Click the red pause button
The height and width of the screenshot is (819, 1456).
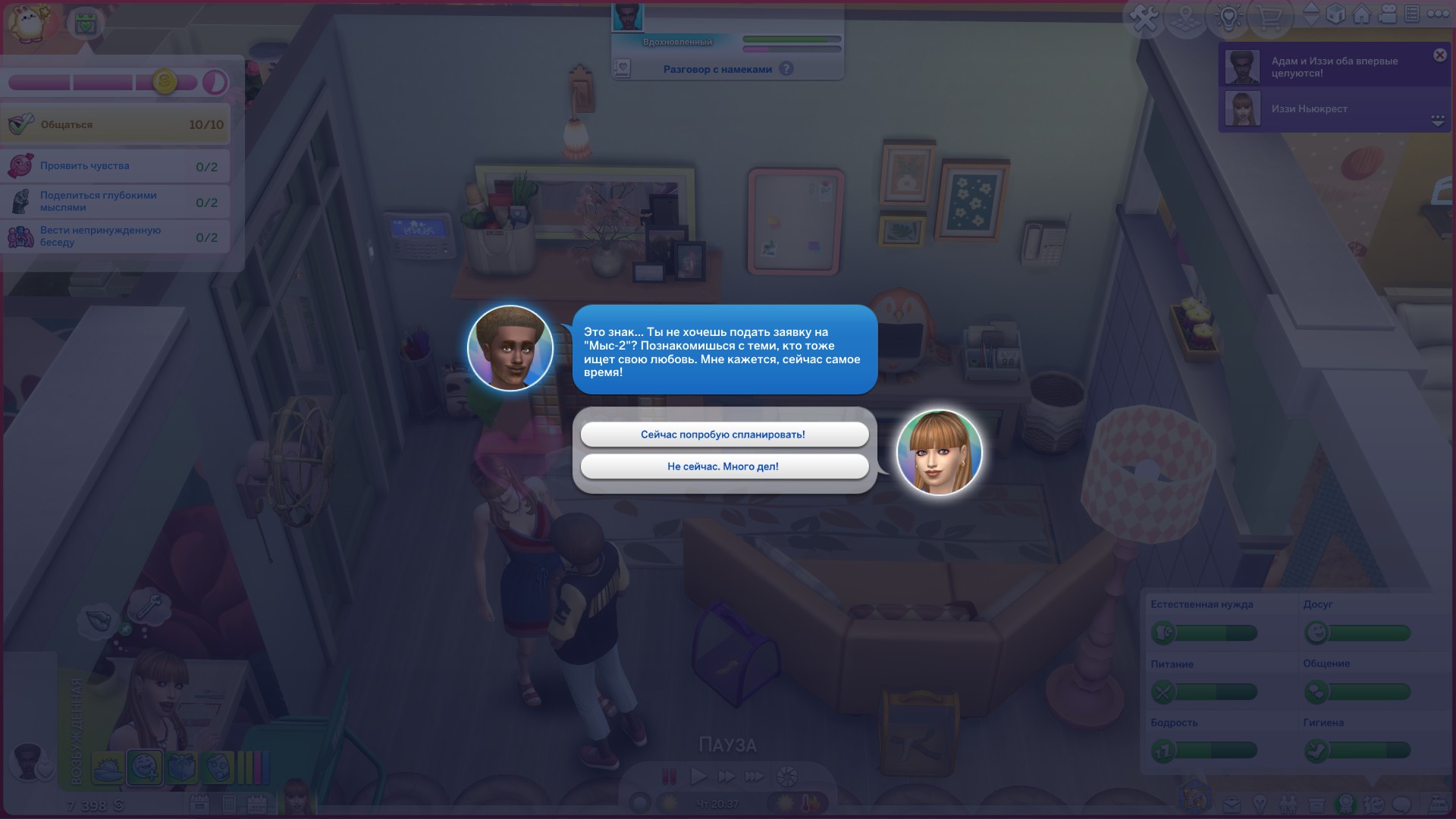[669, 776]
